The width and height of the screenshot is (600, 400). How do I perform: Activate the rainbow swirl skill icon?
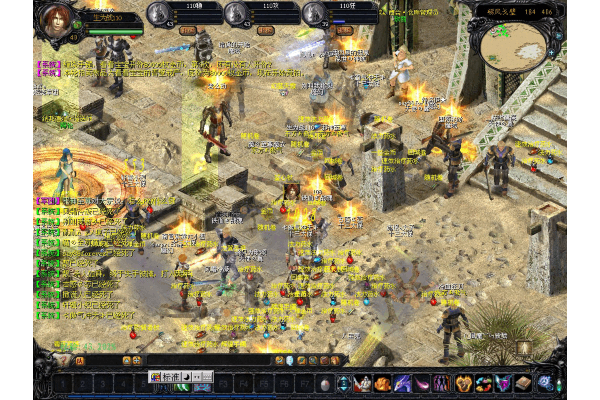pos(484,383)
